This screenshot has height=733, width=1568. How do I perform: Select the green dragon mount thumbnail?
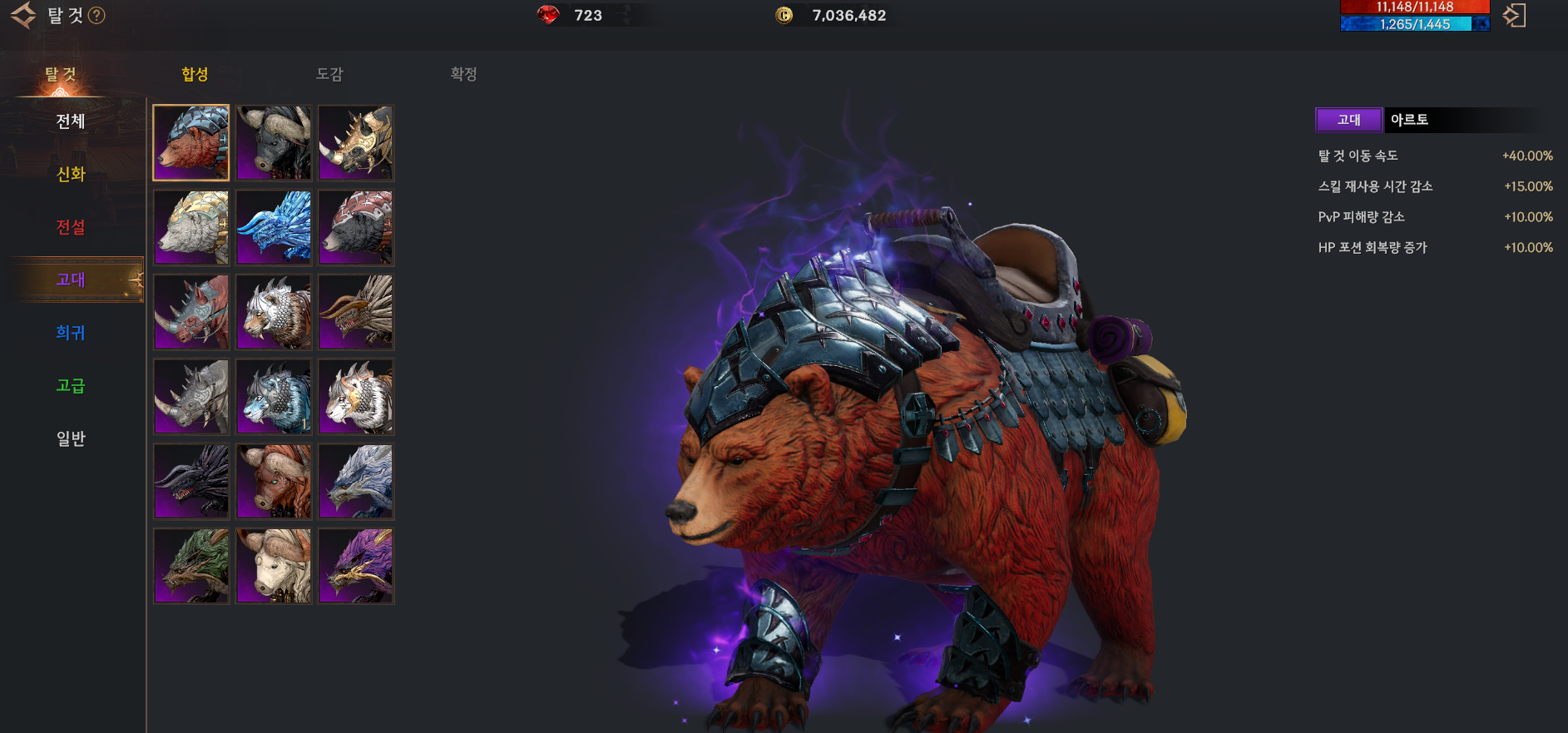(191, 566)
